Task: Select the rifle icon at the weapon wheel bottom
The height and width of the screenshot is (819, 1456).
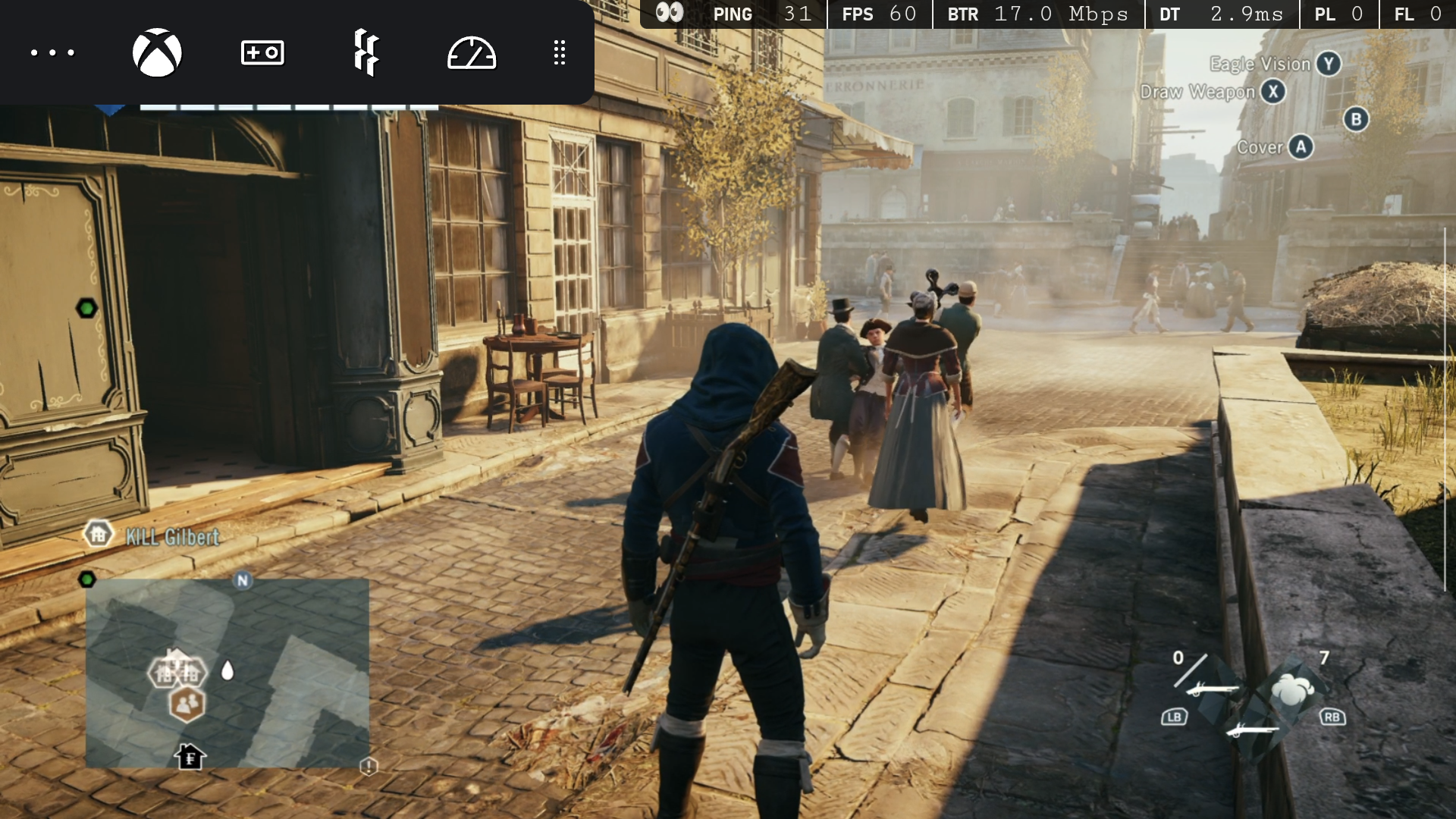Action: point(1252,729)
